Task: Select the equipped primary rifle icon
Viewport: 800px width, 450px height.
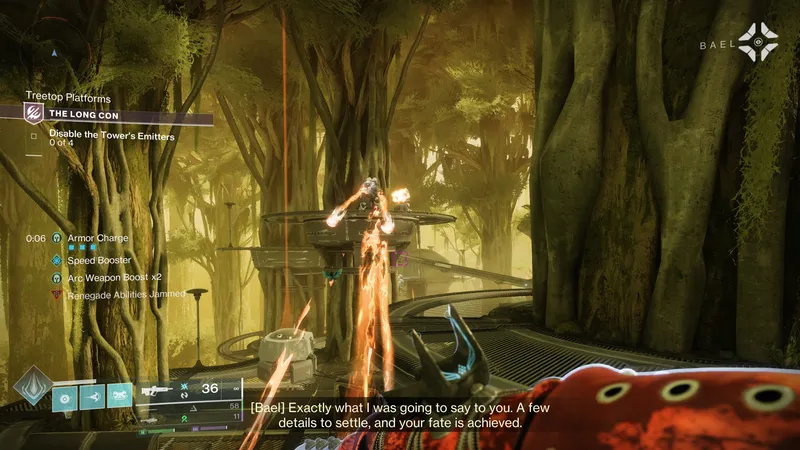Action: 156,391
